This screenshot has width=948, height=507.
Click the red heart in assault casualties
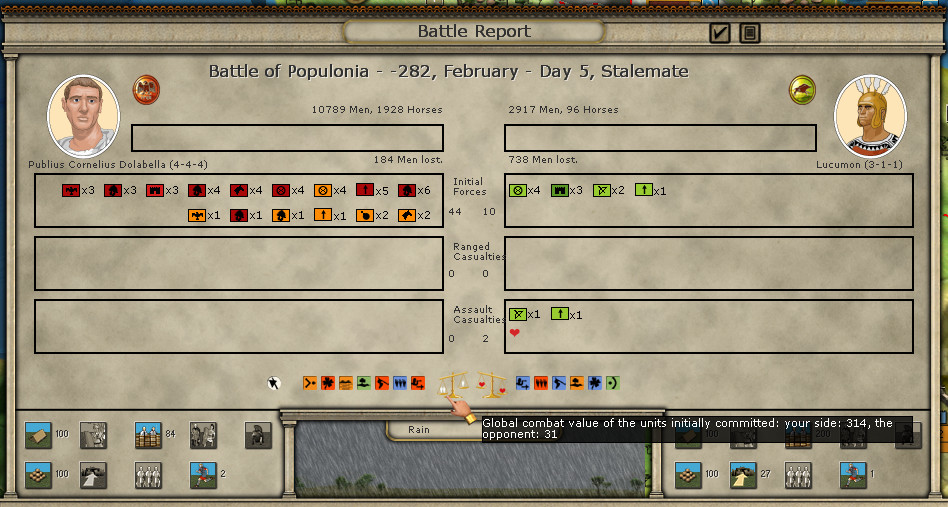(515, 333)
